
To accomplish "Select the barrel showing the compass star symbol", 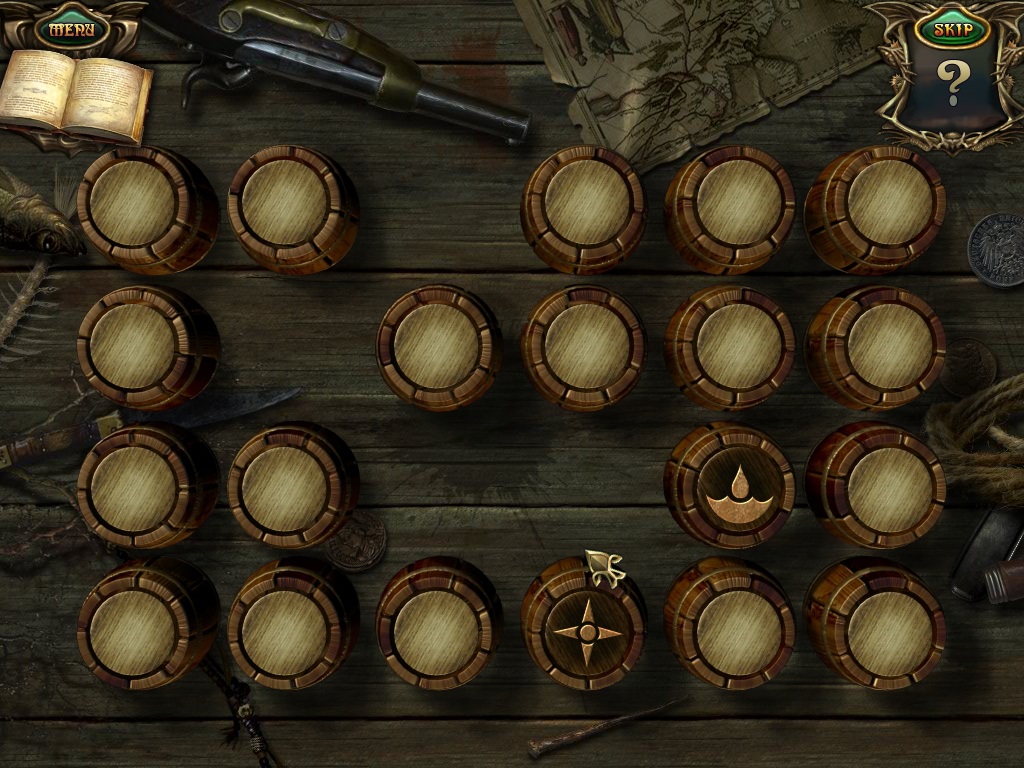I will click(x=587, y=629).
